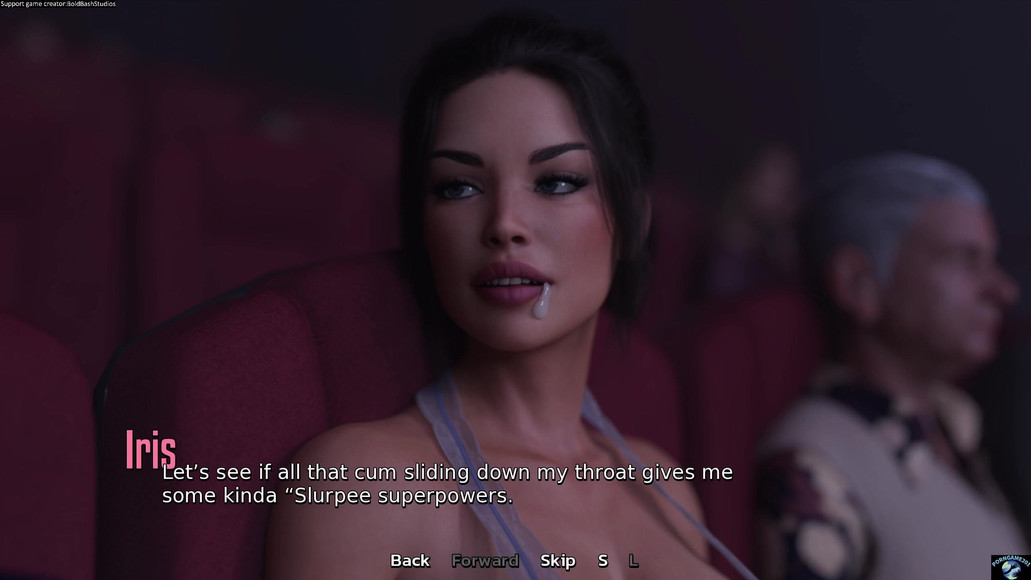Skip the current dialogue

[x=558, y=561]
